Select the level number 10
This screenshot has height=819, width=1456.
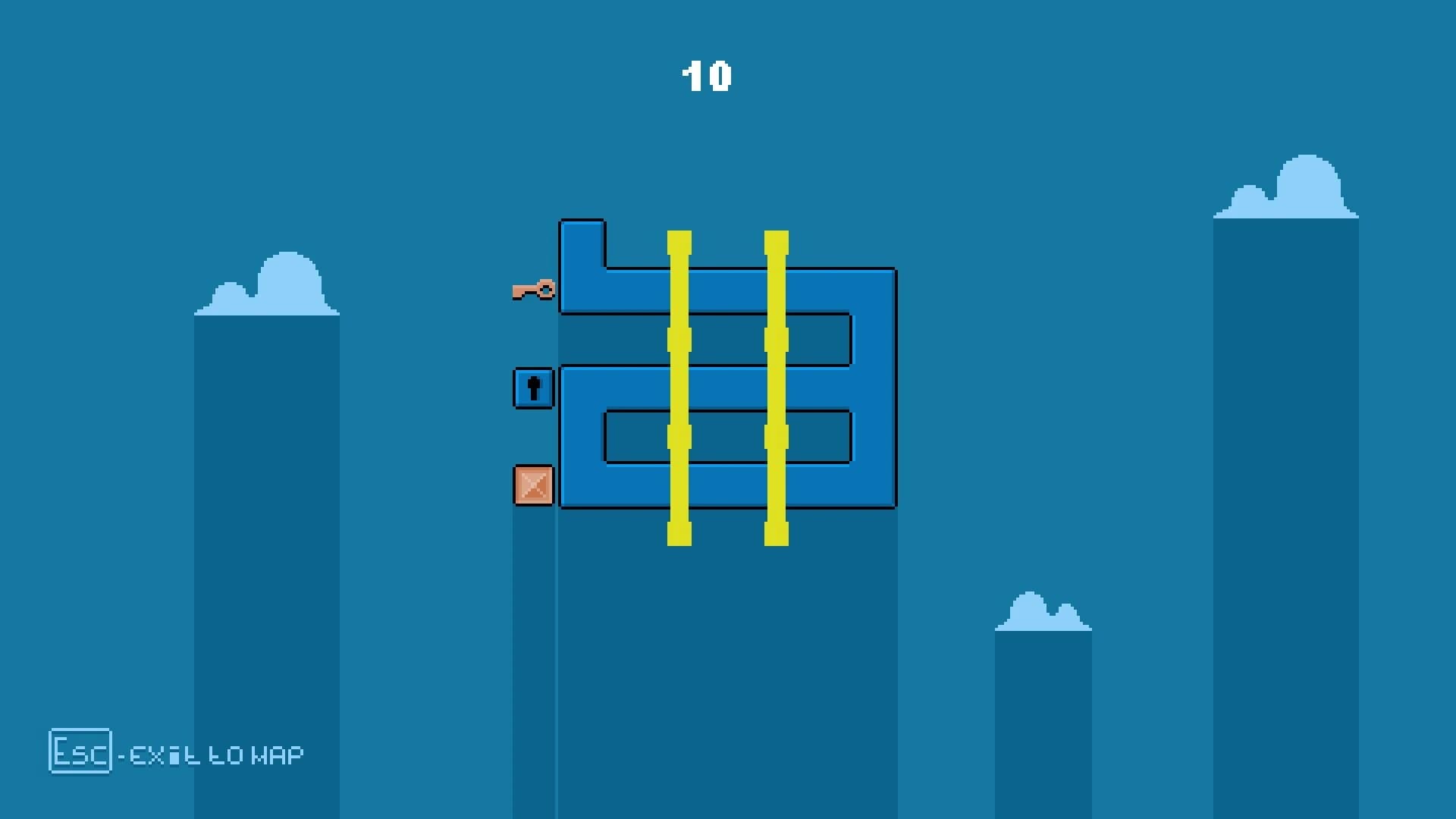(707, 74)
